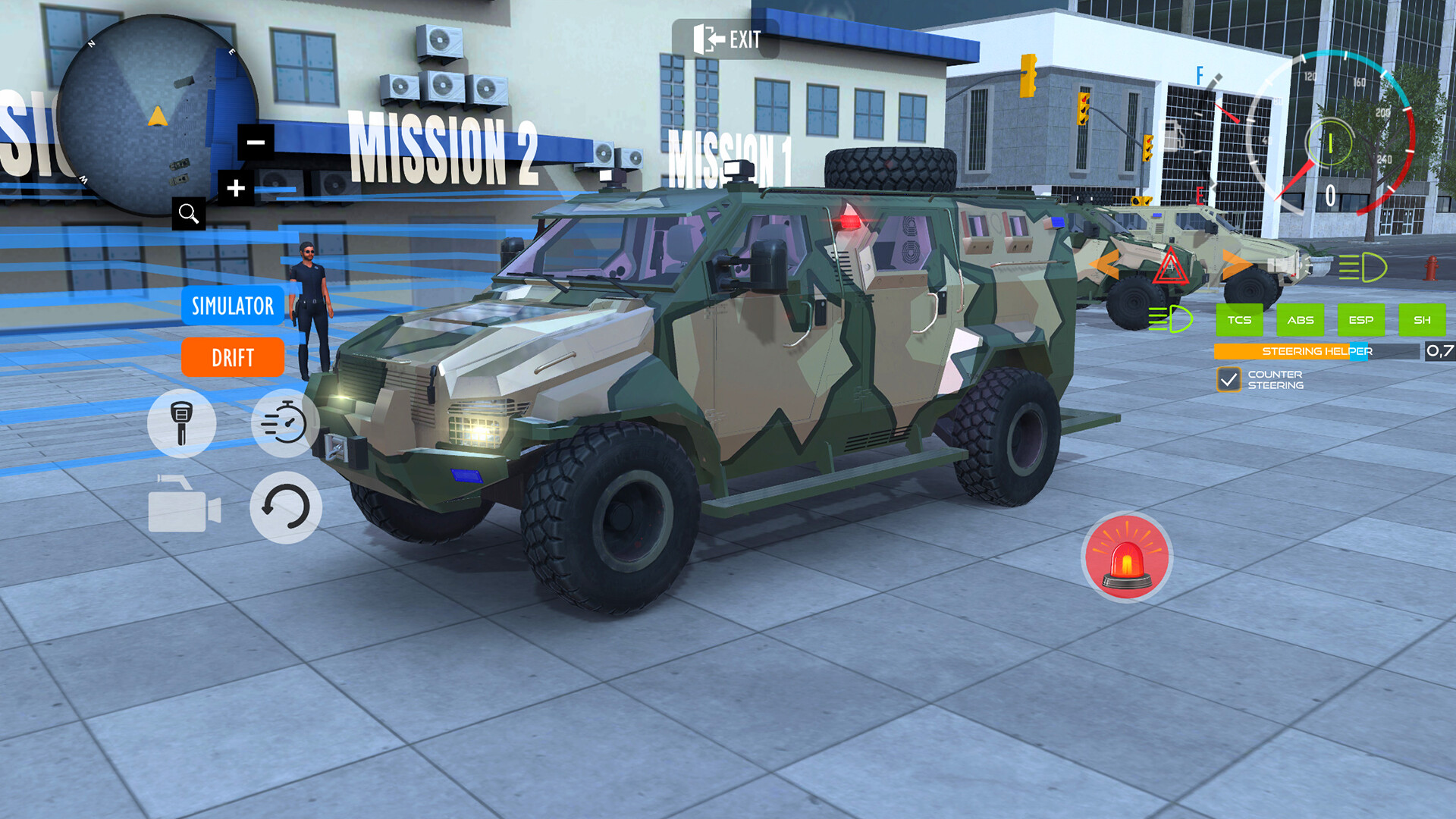Activate the red police siren icon
This screenshot has height=819, width=1456.
click(x=1128, y=557)
